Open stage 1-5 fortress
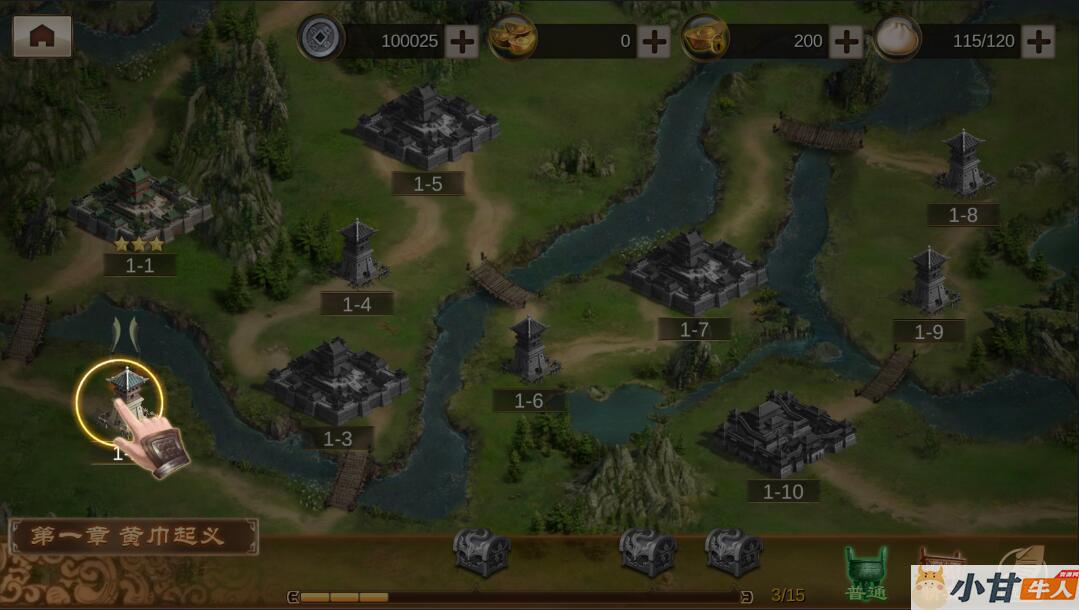The width and height of the screenshot is (1079, 610). click(x=427, y=128)
